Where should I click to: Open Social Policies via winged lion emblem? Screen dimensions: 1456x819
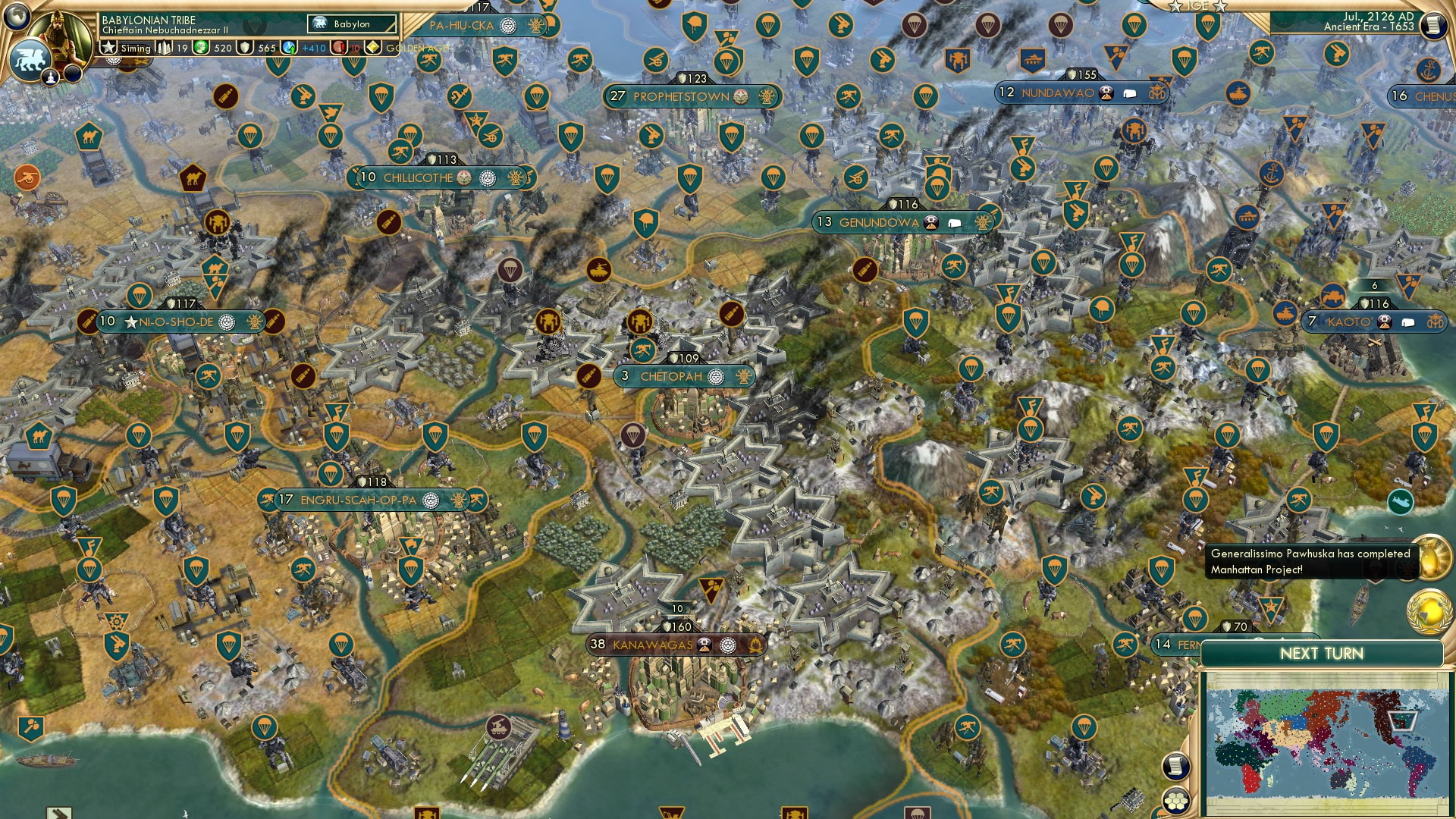(30, 59)
